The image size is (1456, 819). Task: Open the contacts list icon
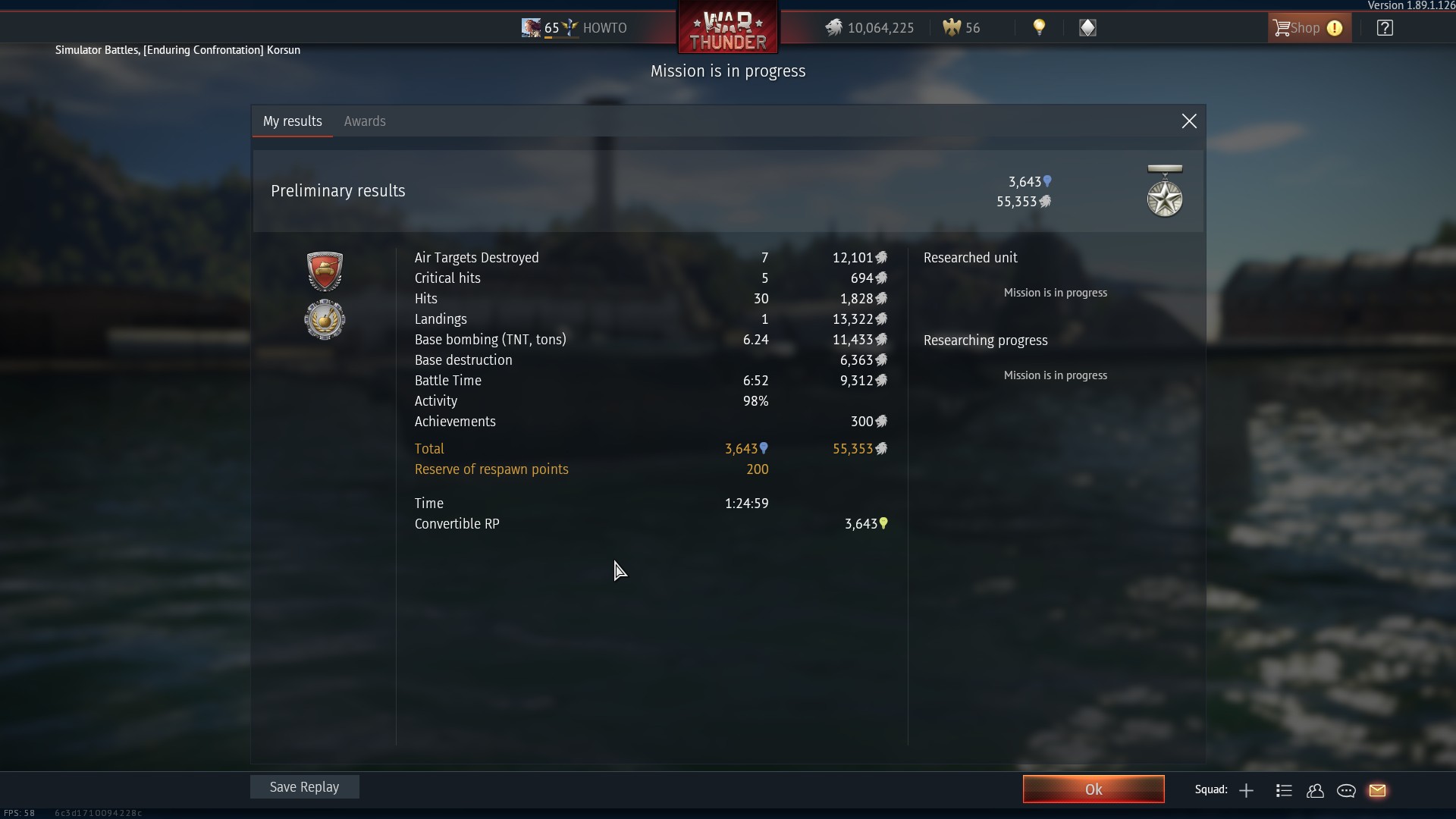click(1315, 791)
